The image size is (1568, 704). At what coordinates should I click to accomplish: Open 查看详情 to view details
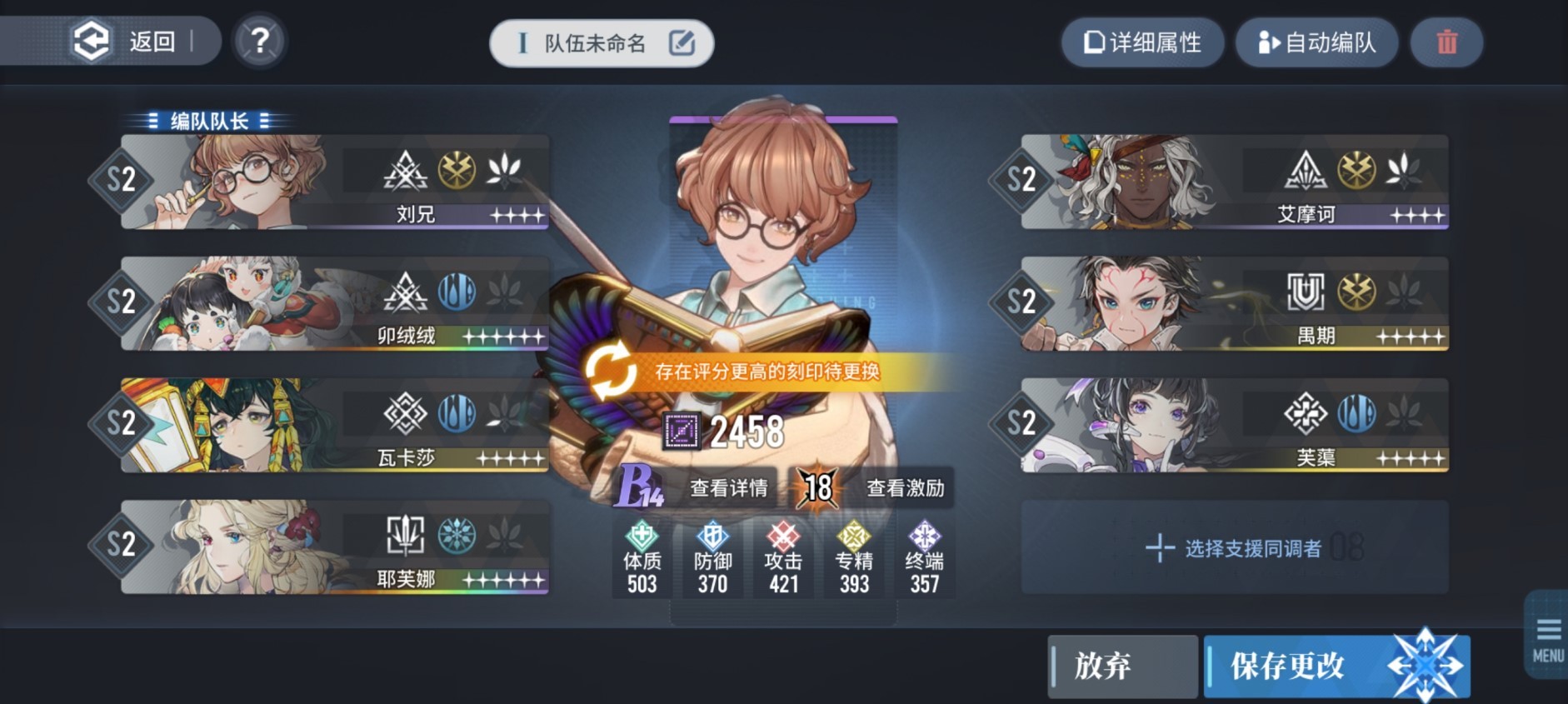click(x=728, y=487)
